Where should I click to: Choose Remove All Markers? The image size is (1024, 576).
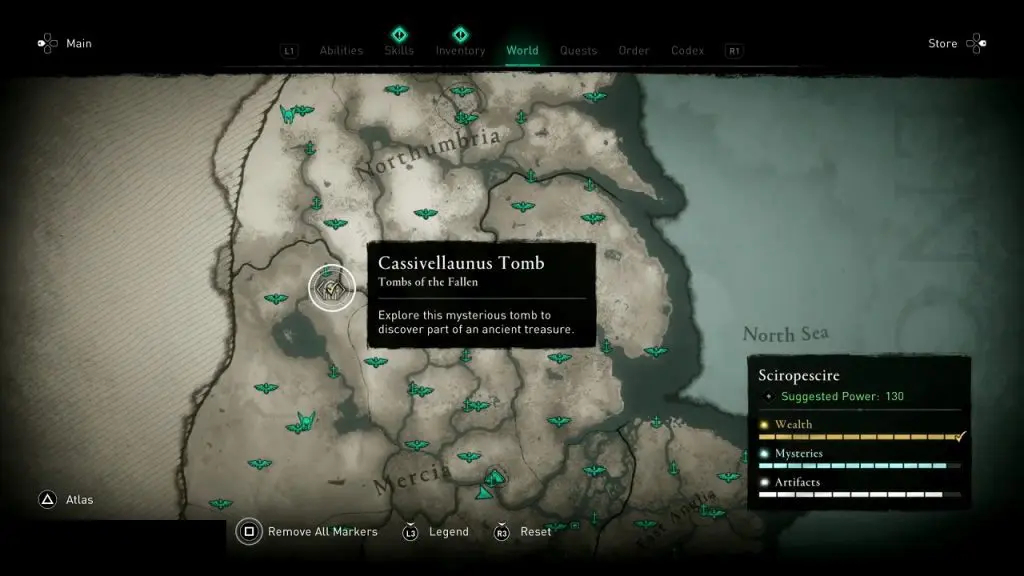322,532
